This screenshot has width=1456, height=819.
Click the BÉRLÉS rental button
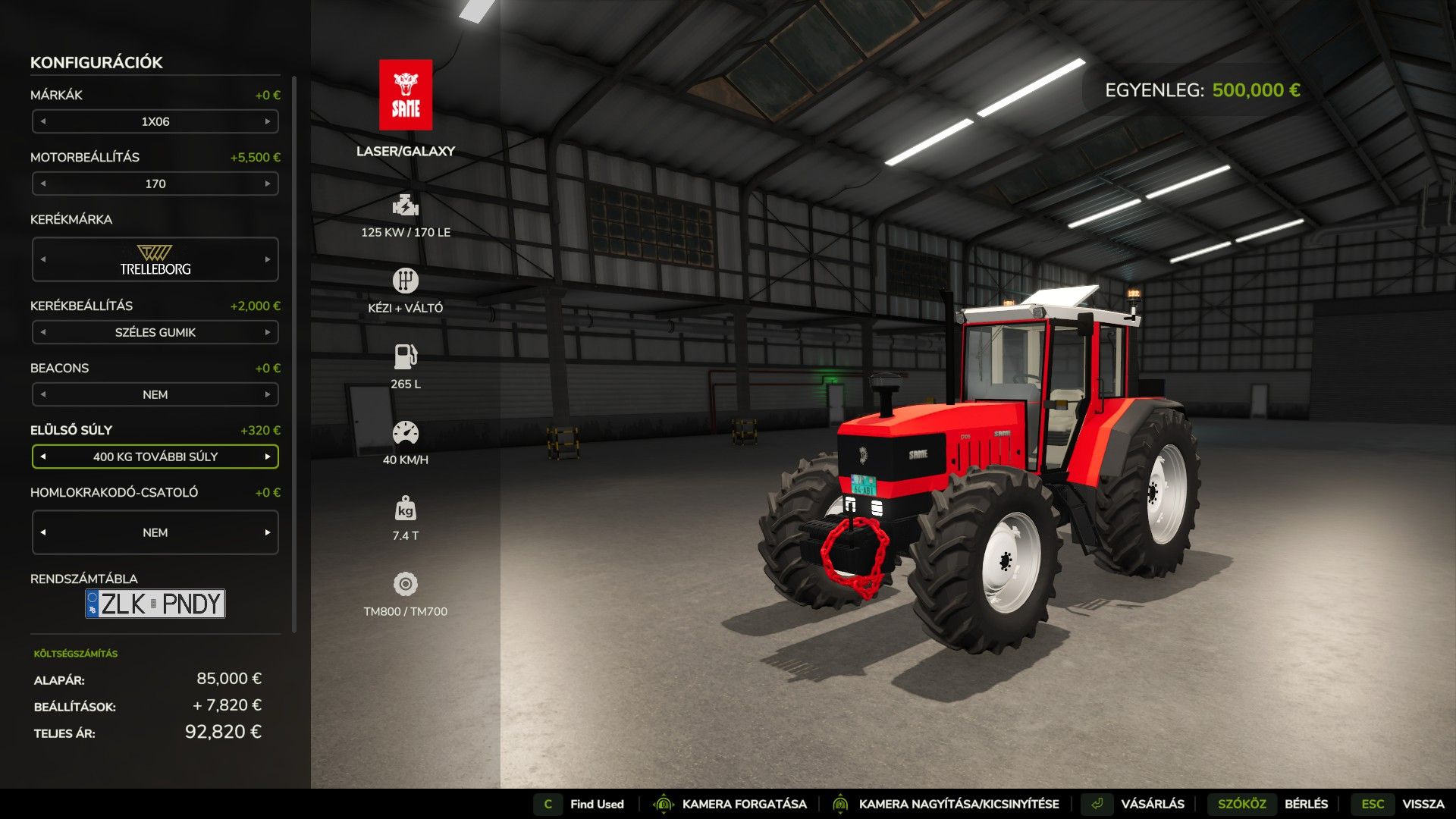point(1307,804)
